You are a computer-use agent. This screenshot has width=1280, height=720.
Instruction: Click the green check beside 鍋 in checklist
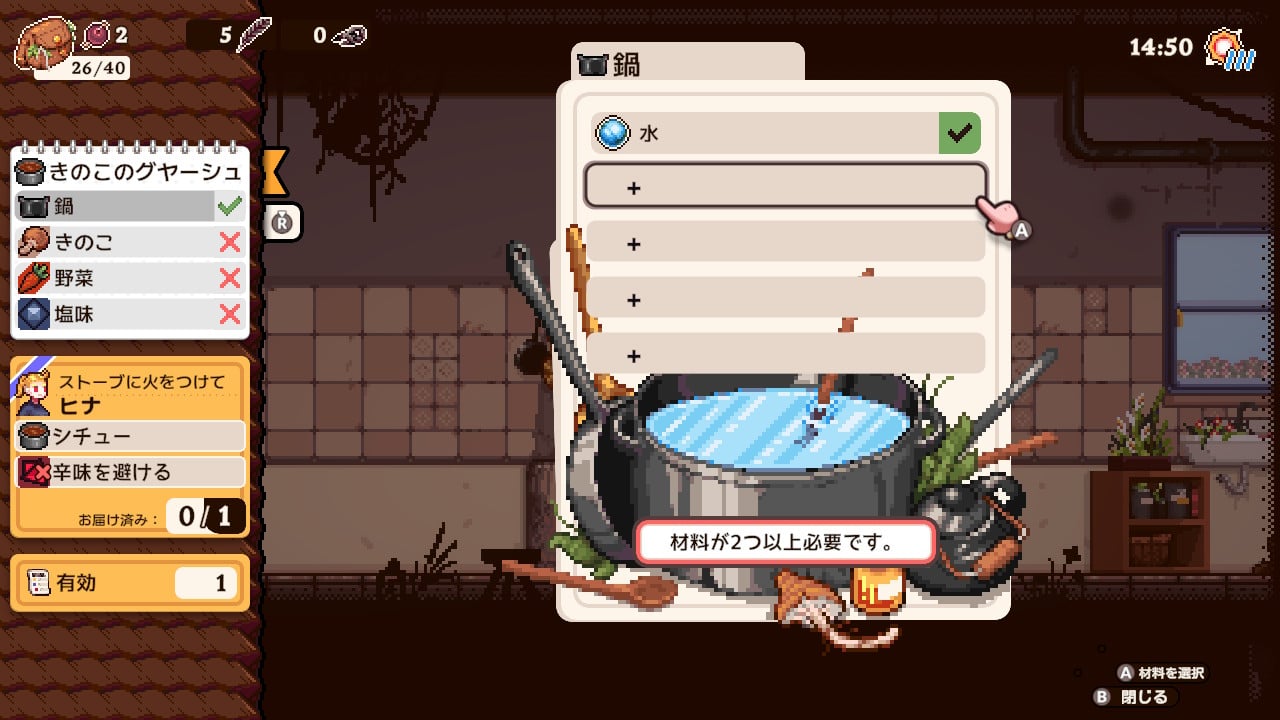tap(228, 206)
